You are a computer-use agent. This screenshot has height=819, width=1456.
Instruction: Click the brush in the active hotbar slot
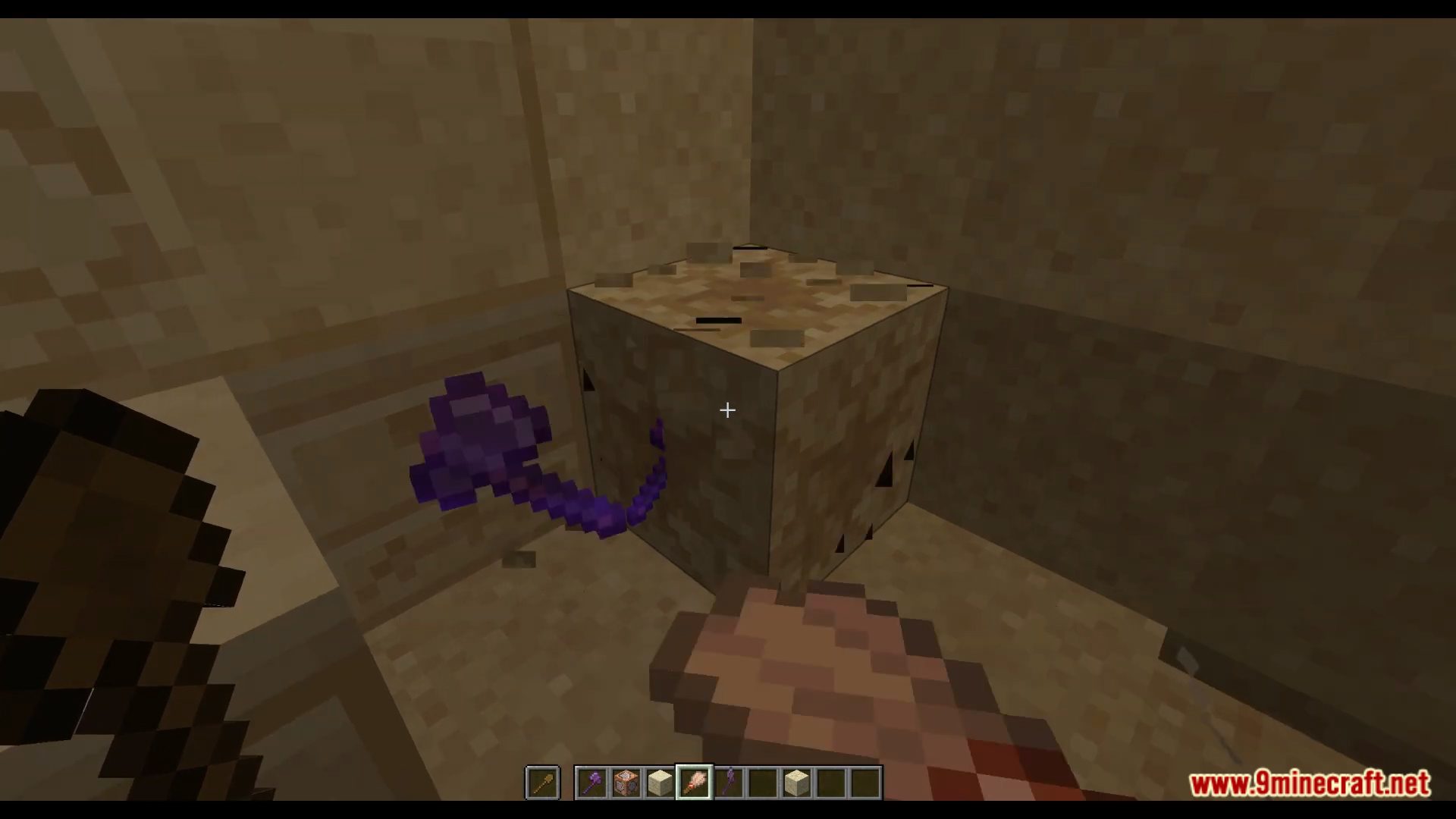point(694,782)
